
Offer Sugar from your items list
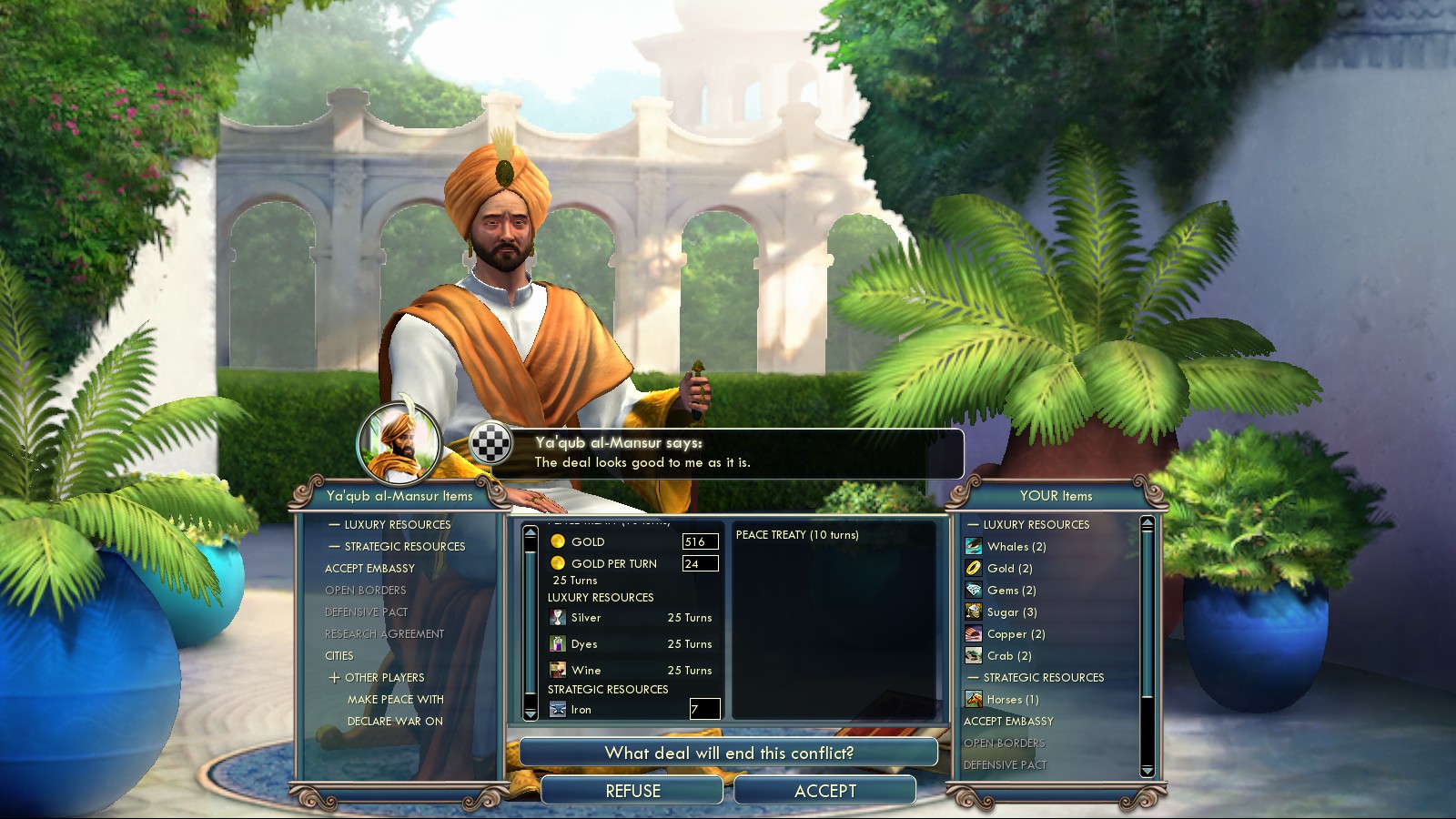tap(1011, 612)
